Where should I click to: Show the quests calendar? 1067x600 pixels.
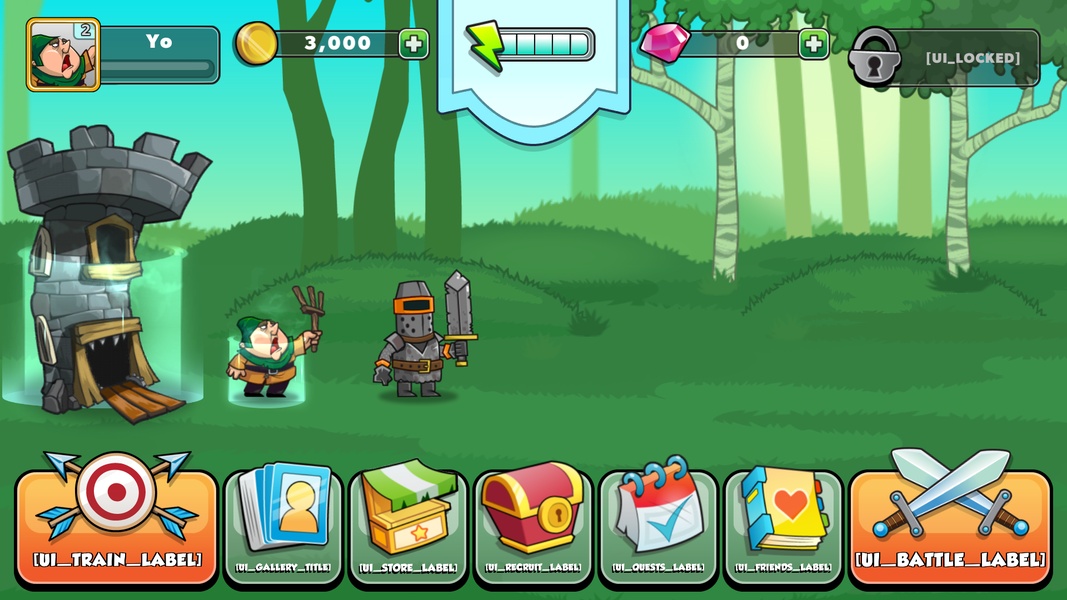658,525
